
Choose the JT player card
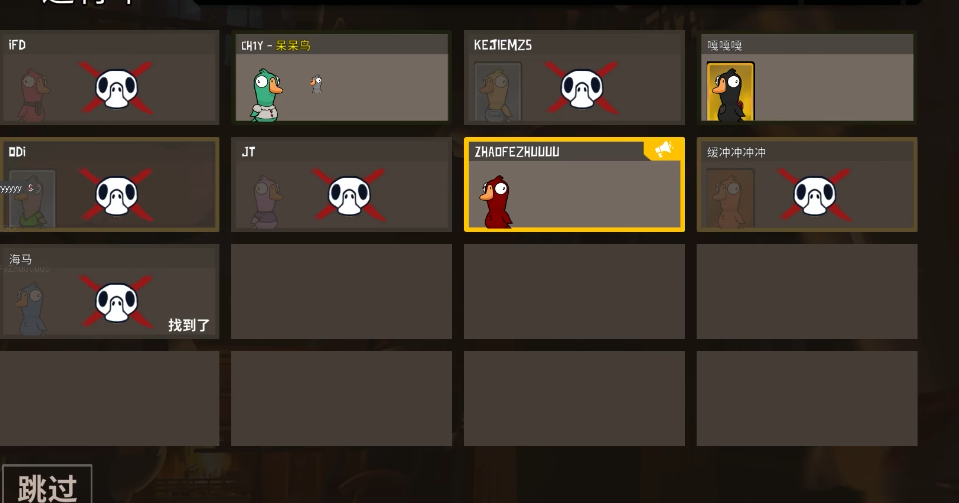point(340,185)
